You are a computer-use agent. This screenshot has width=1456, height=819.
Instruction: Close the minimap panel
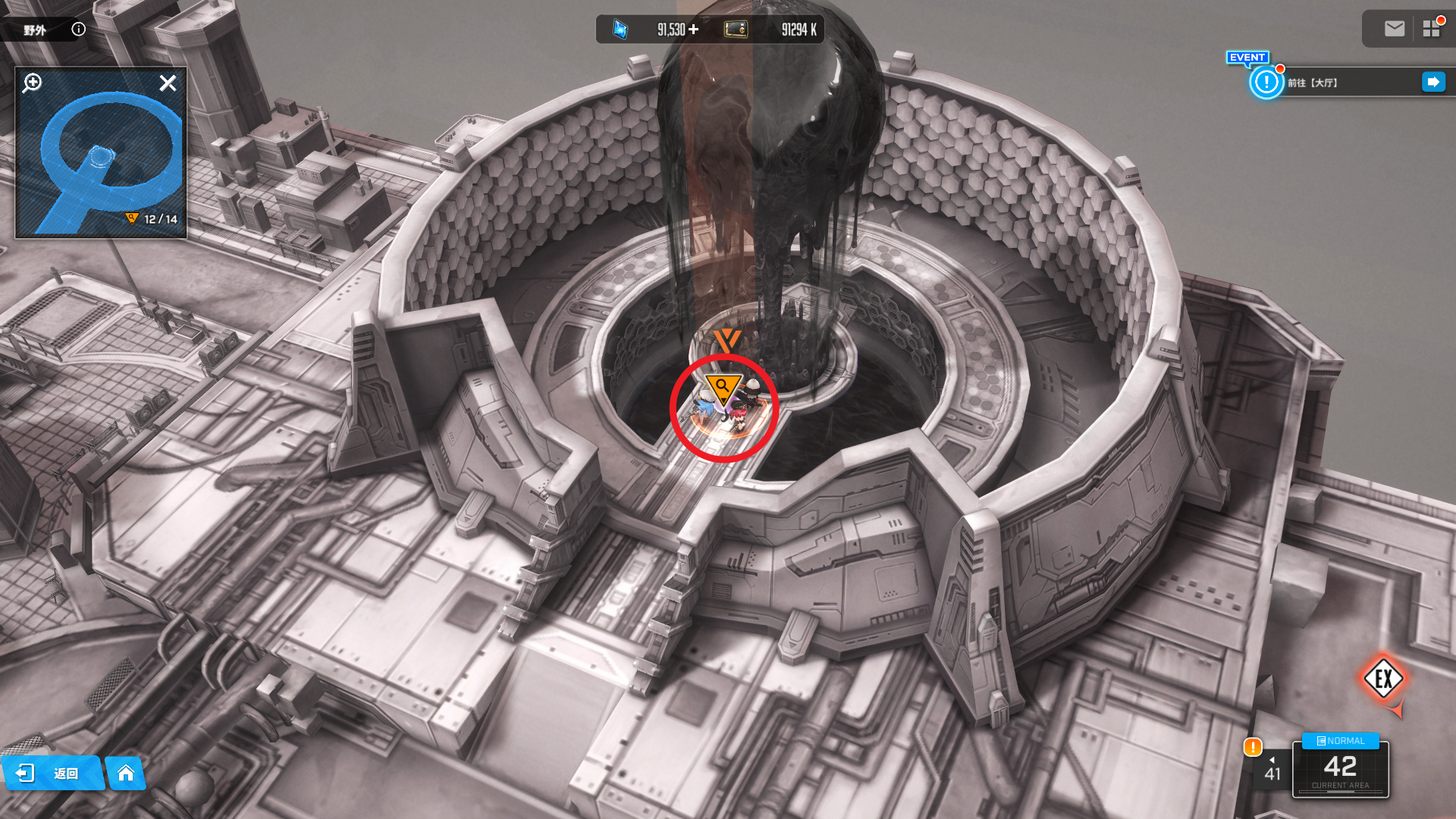click(168, 83)
